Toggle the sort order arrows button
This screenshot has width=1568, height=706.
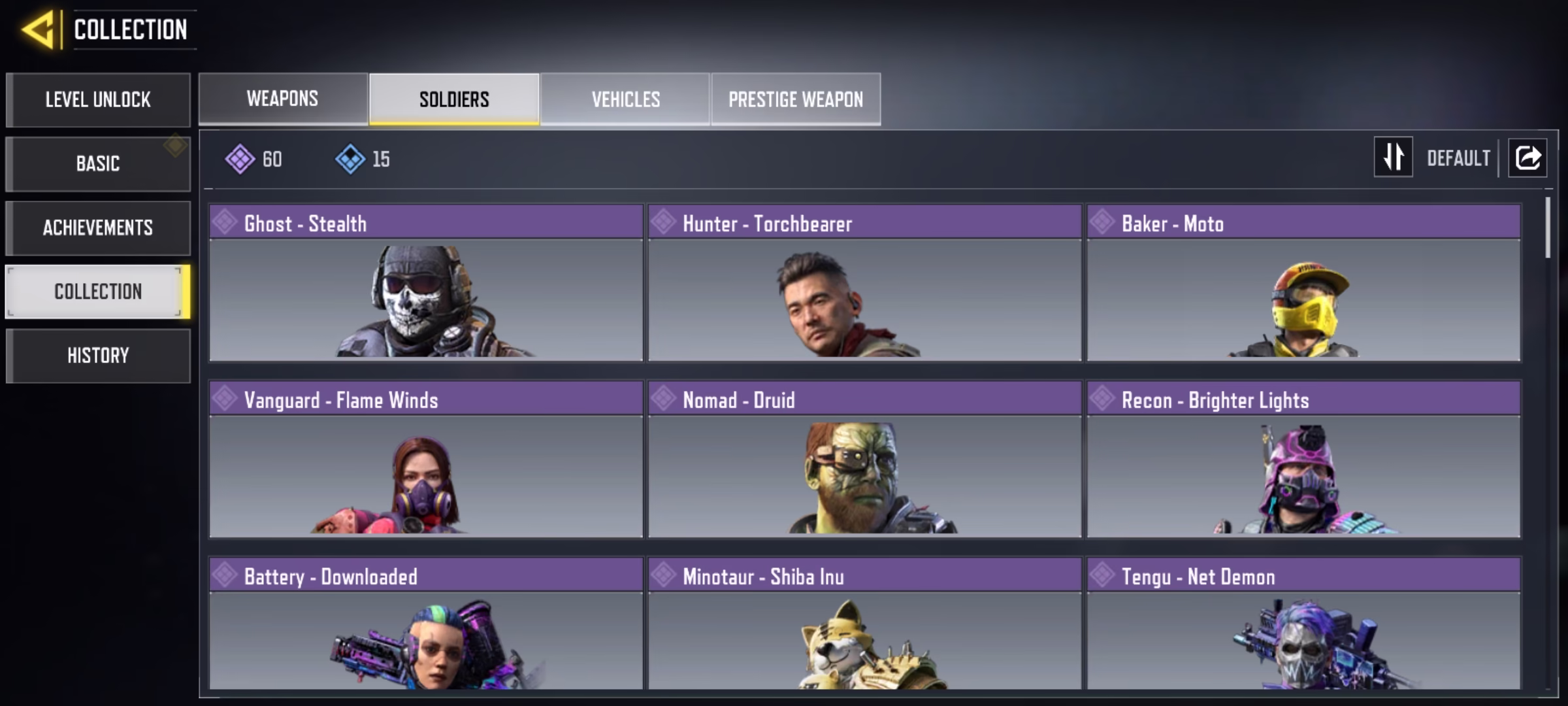1393,157
